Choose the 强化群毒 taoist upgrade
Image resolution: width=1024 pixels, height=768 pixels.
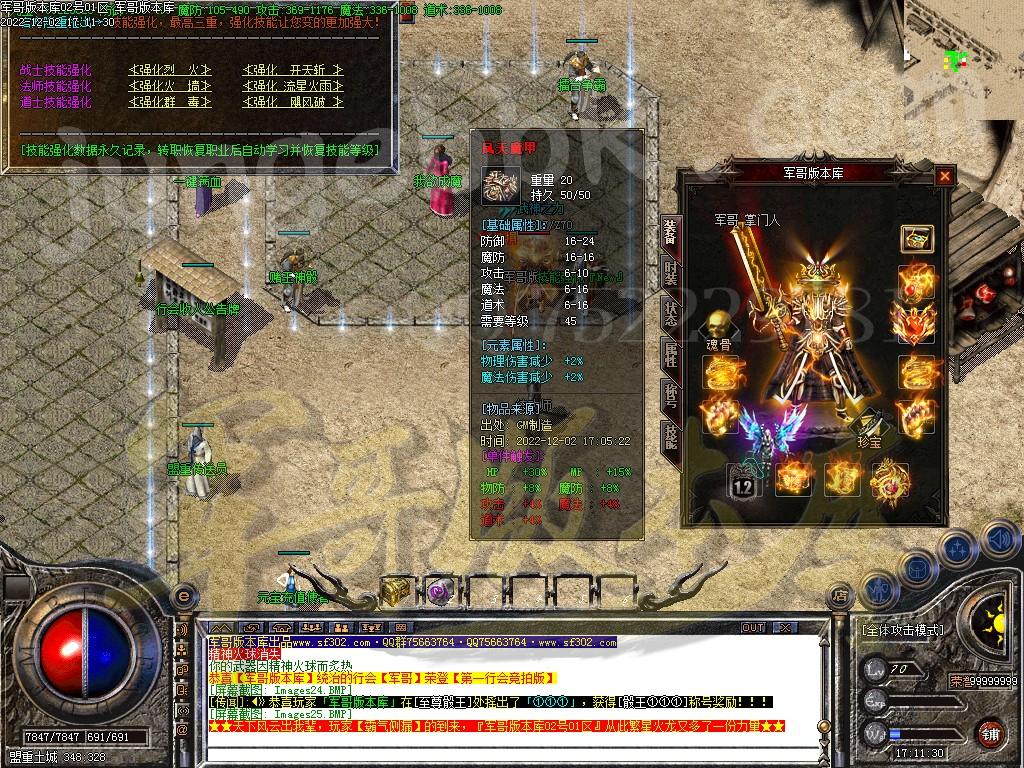(x=170, y=102)
